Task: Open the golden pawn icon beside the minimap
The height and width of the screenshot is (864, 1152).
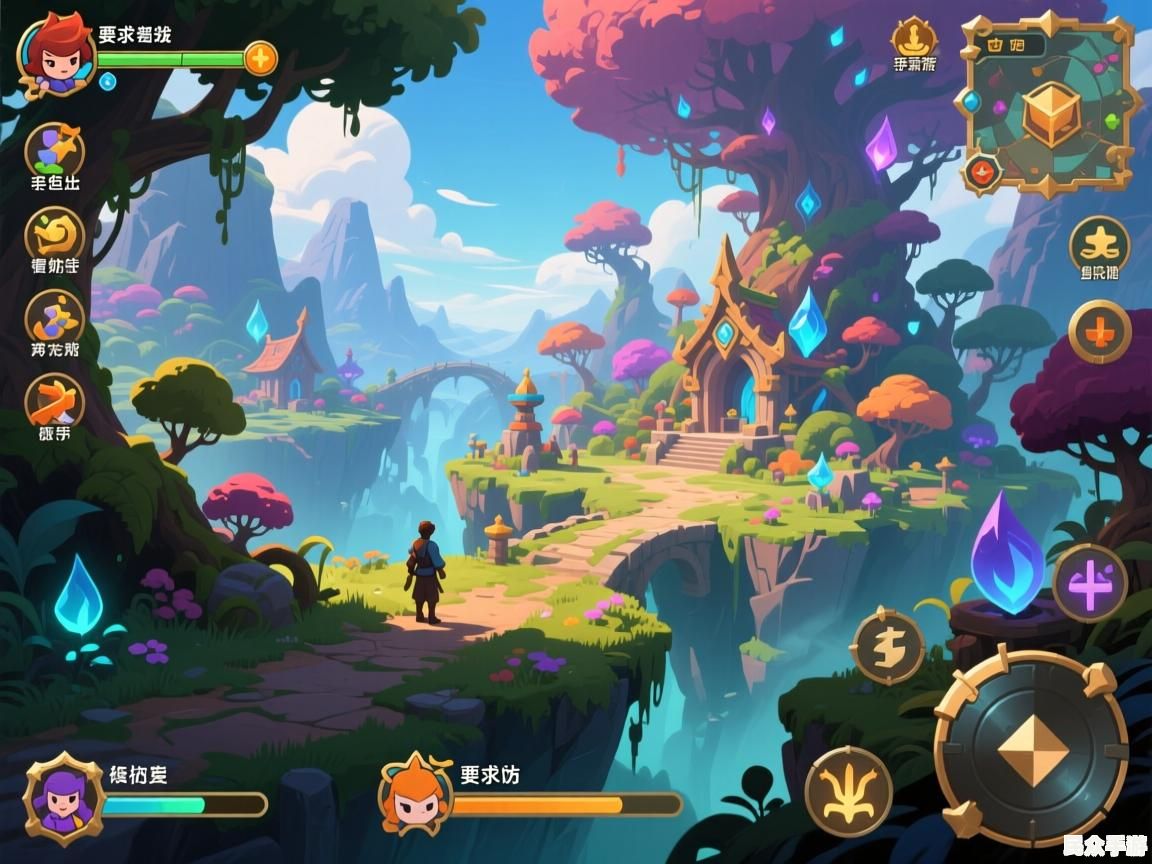Action: [914, 39]
